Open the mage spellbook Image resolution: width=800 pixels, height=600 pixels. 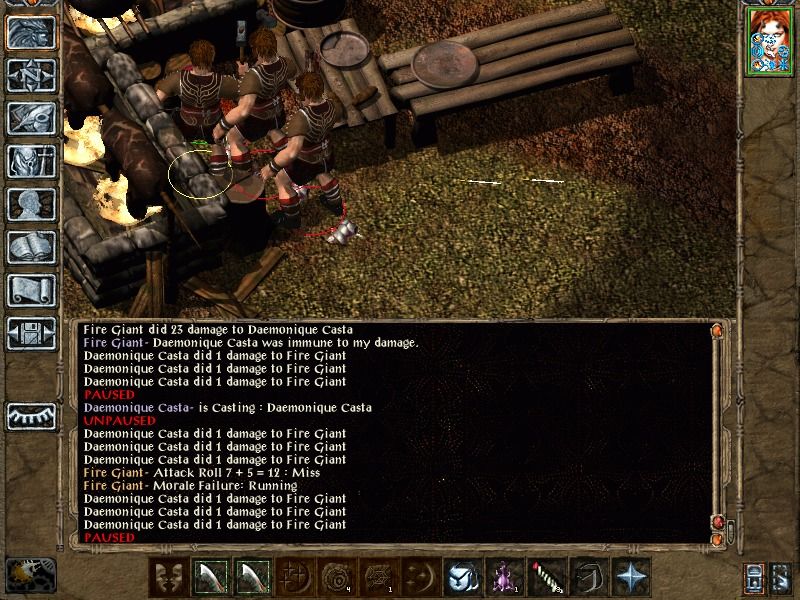[31, 247]
